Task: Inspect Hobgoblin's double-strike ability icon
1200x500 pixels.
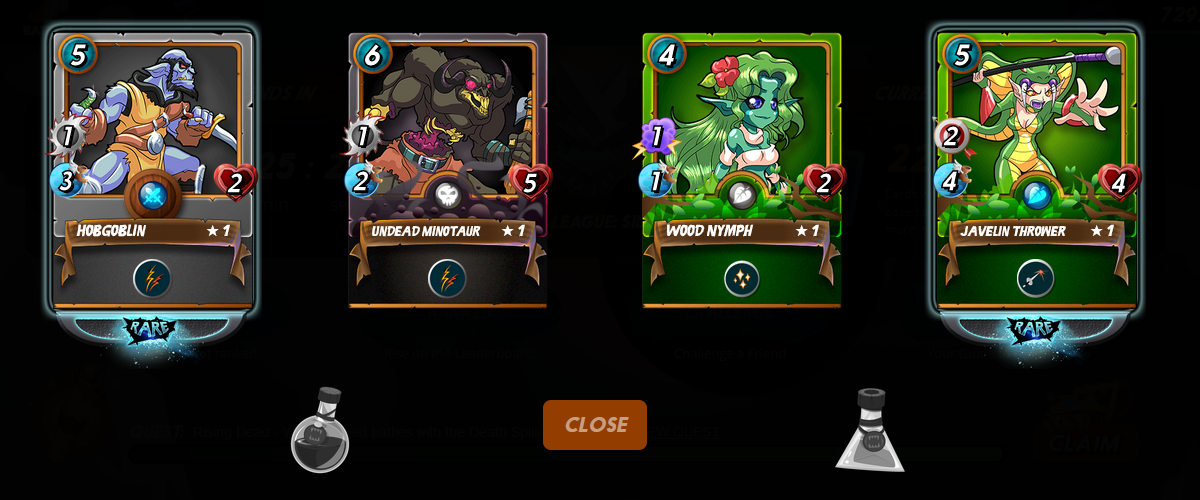Action: click(x=152, y=278)
